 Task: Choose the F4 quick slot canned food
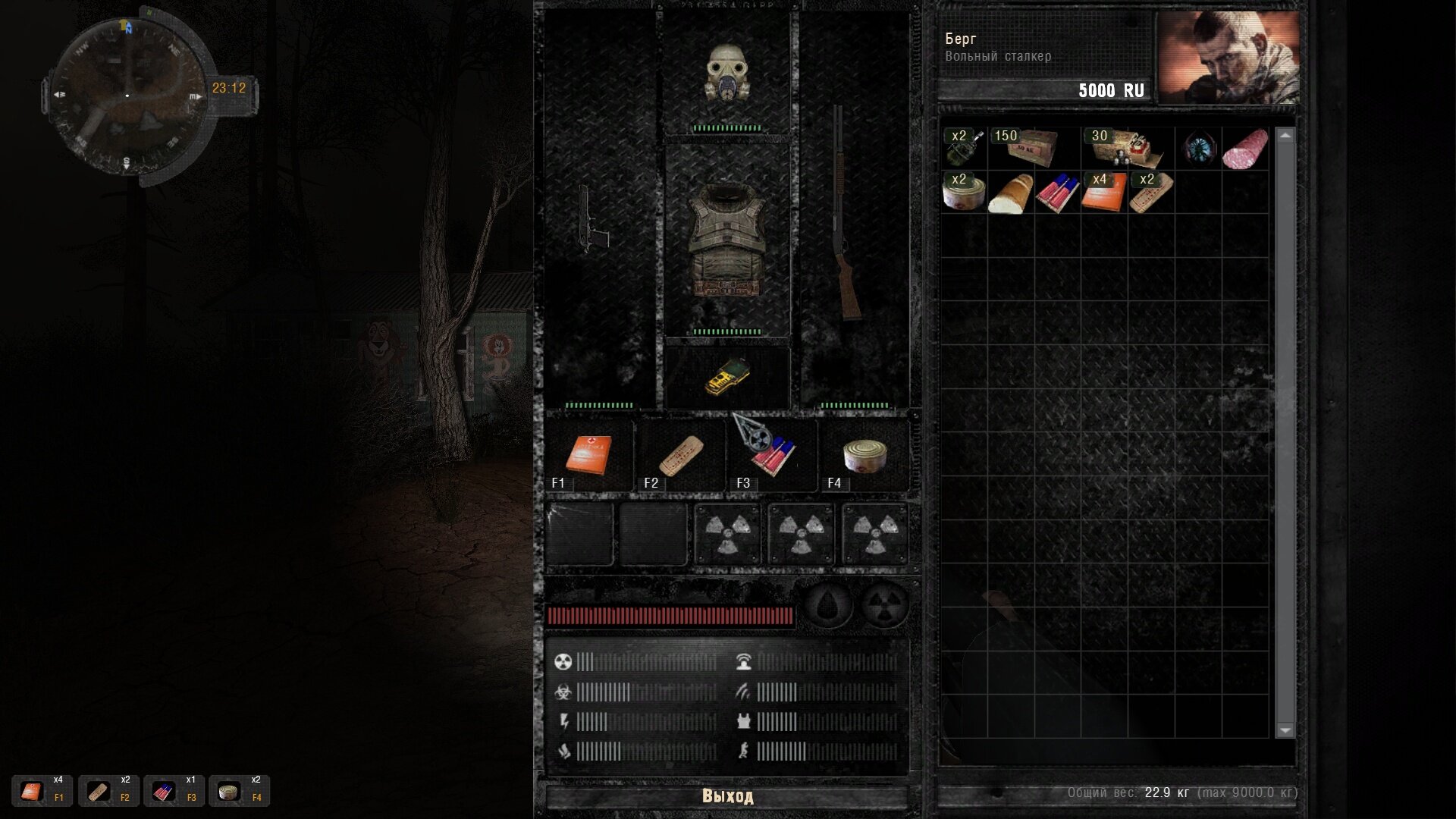(864, 455)
